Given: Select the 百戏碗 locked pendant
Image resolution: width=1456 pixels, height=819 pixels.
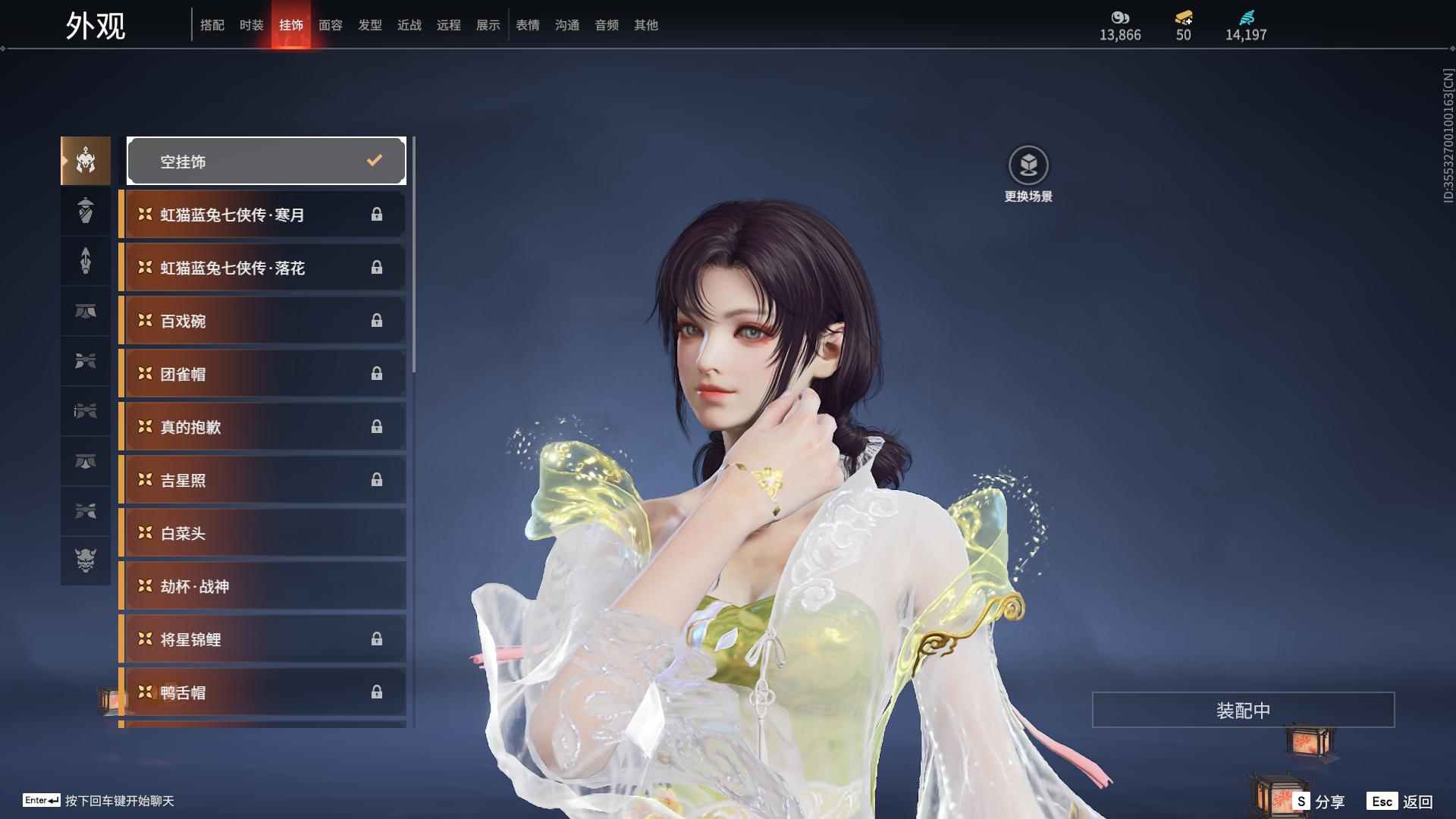Looking at the screenshot, I should 262,320.
